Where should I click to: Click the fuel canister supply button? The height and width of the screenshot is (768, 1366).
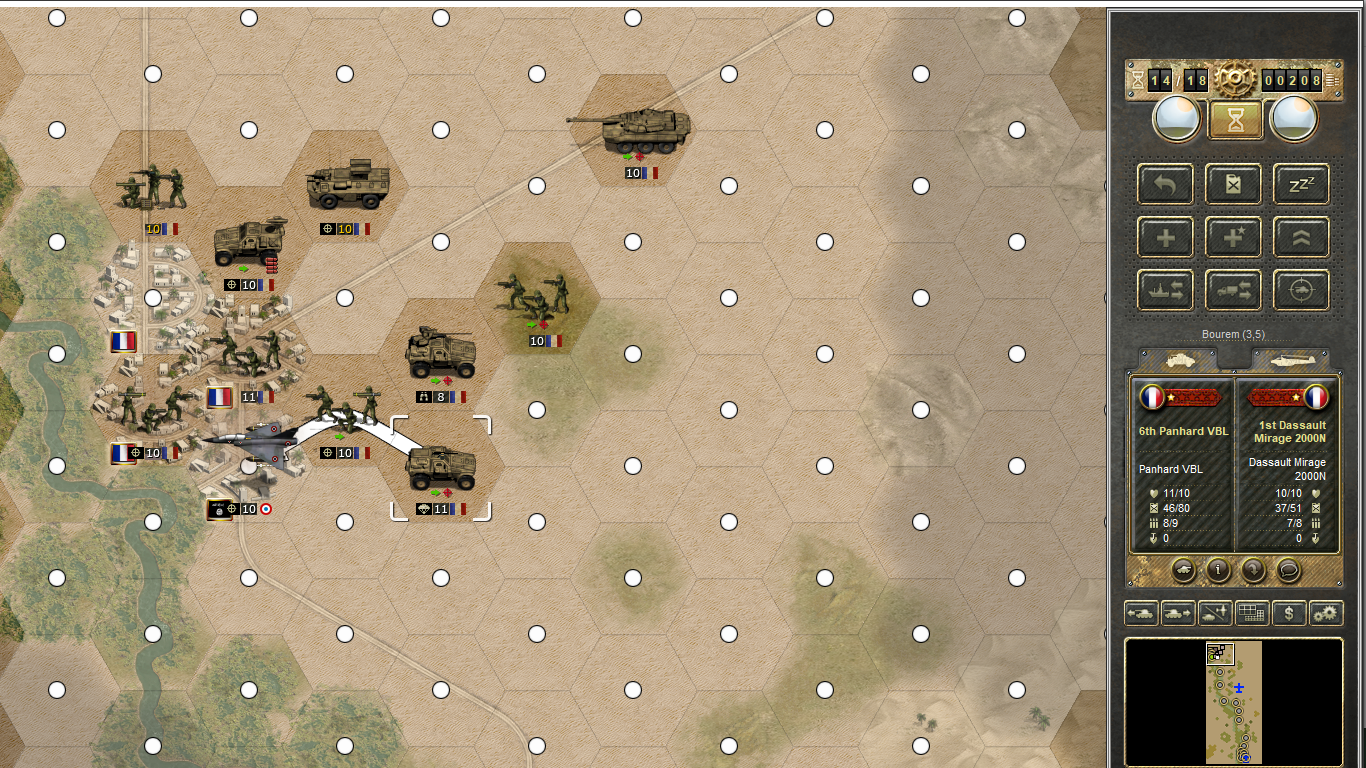click(x=1233, y=184)
